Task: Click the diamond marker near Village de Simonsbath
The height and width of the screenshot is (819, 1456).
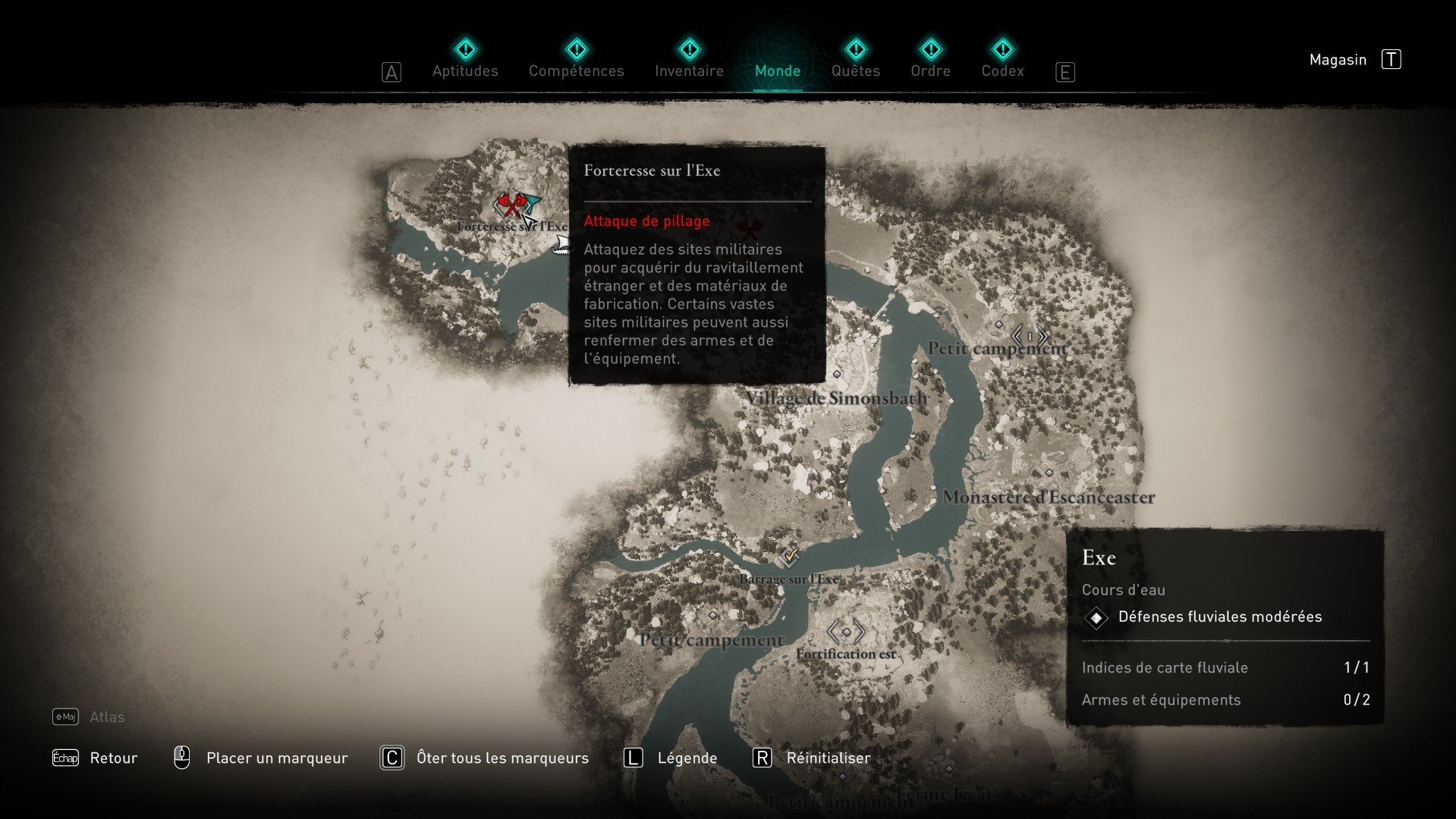Action: pos(838,373)
